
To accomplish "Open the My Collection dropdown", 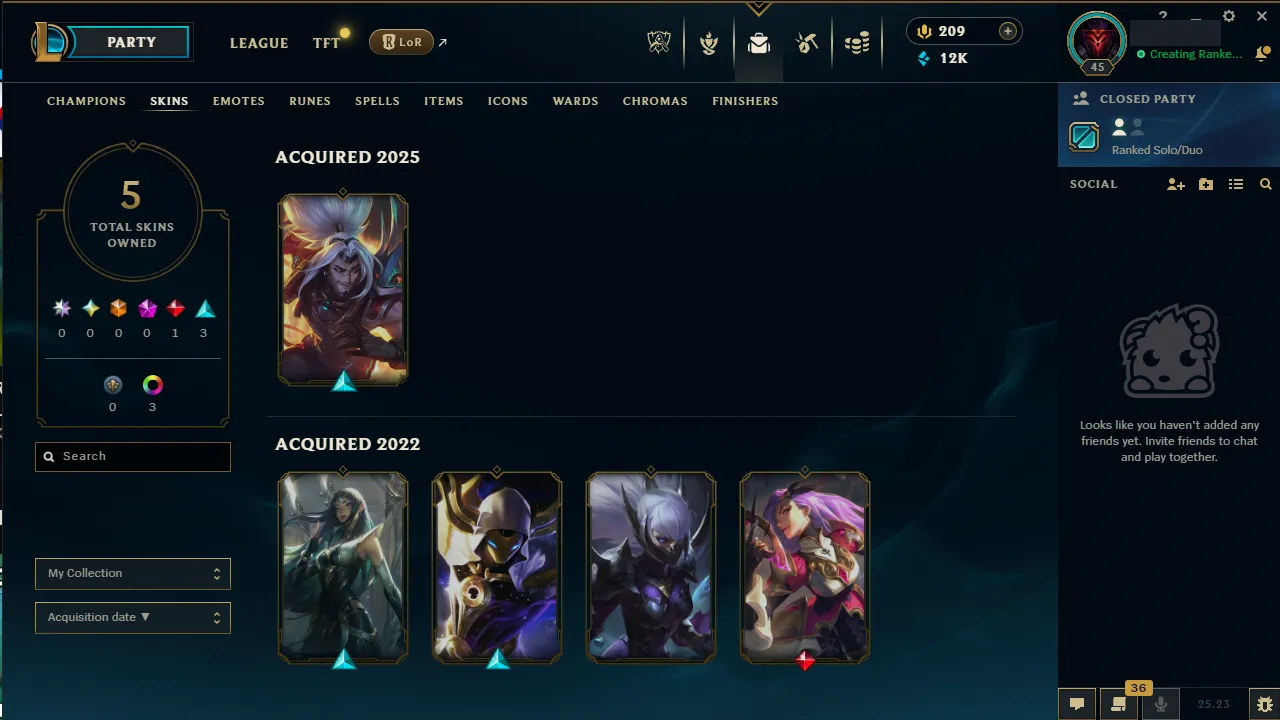I will pos(132,573).
